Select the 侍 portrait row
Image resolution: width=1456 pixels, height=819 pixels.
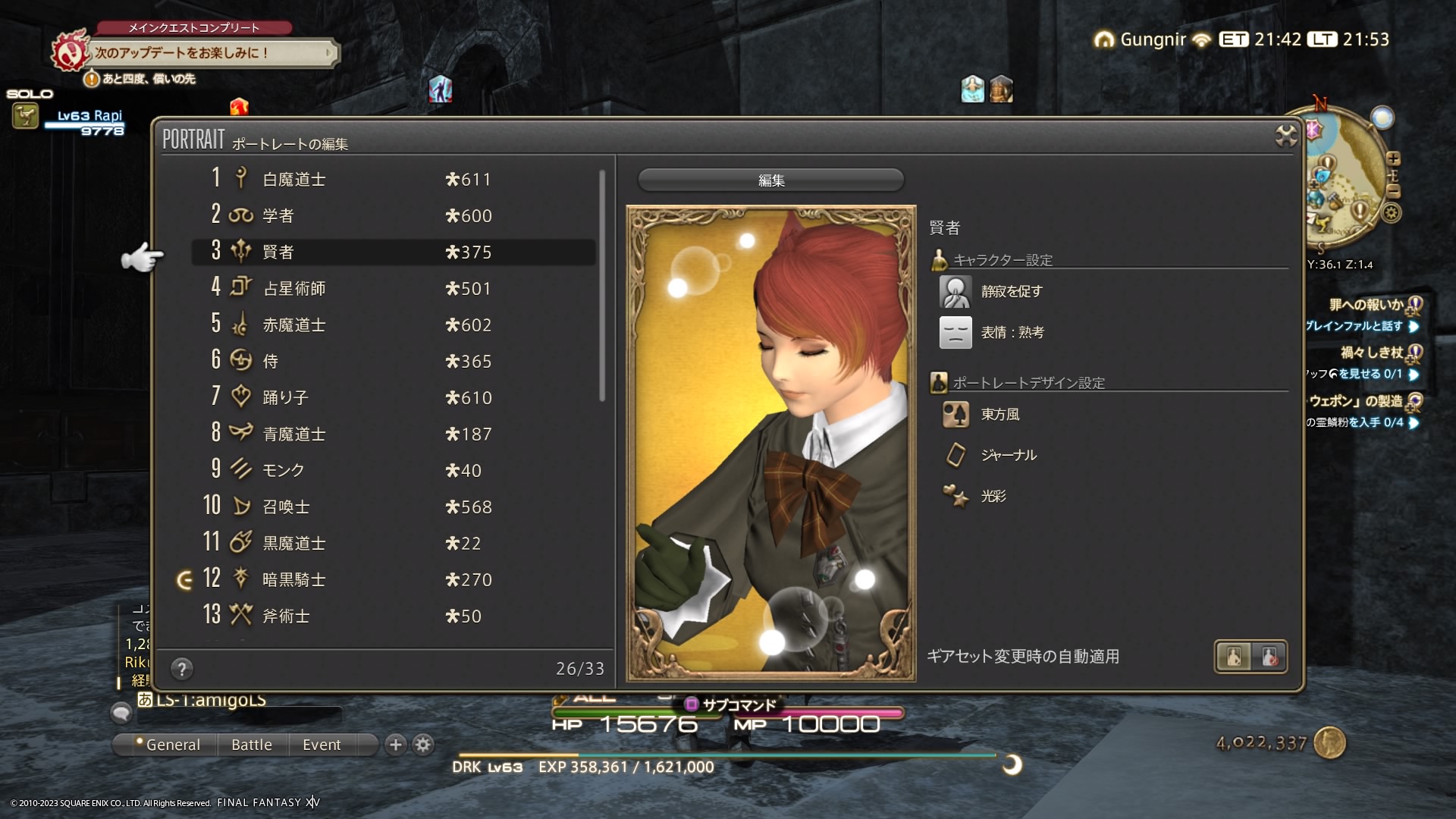coord(379,362)
